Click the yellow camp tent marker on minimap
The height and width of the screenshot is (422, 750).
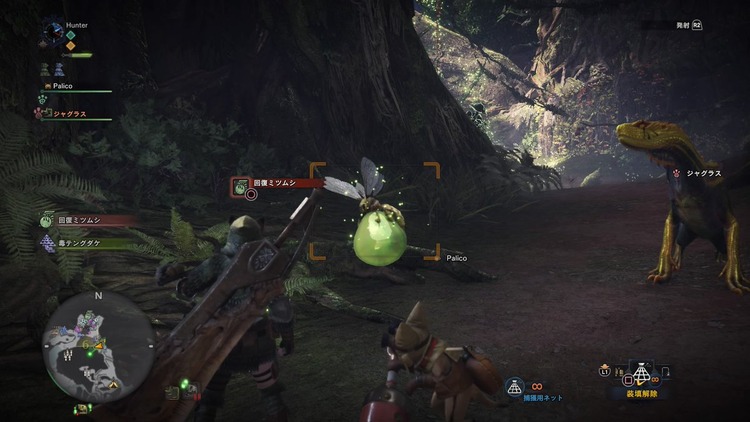113,385
